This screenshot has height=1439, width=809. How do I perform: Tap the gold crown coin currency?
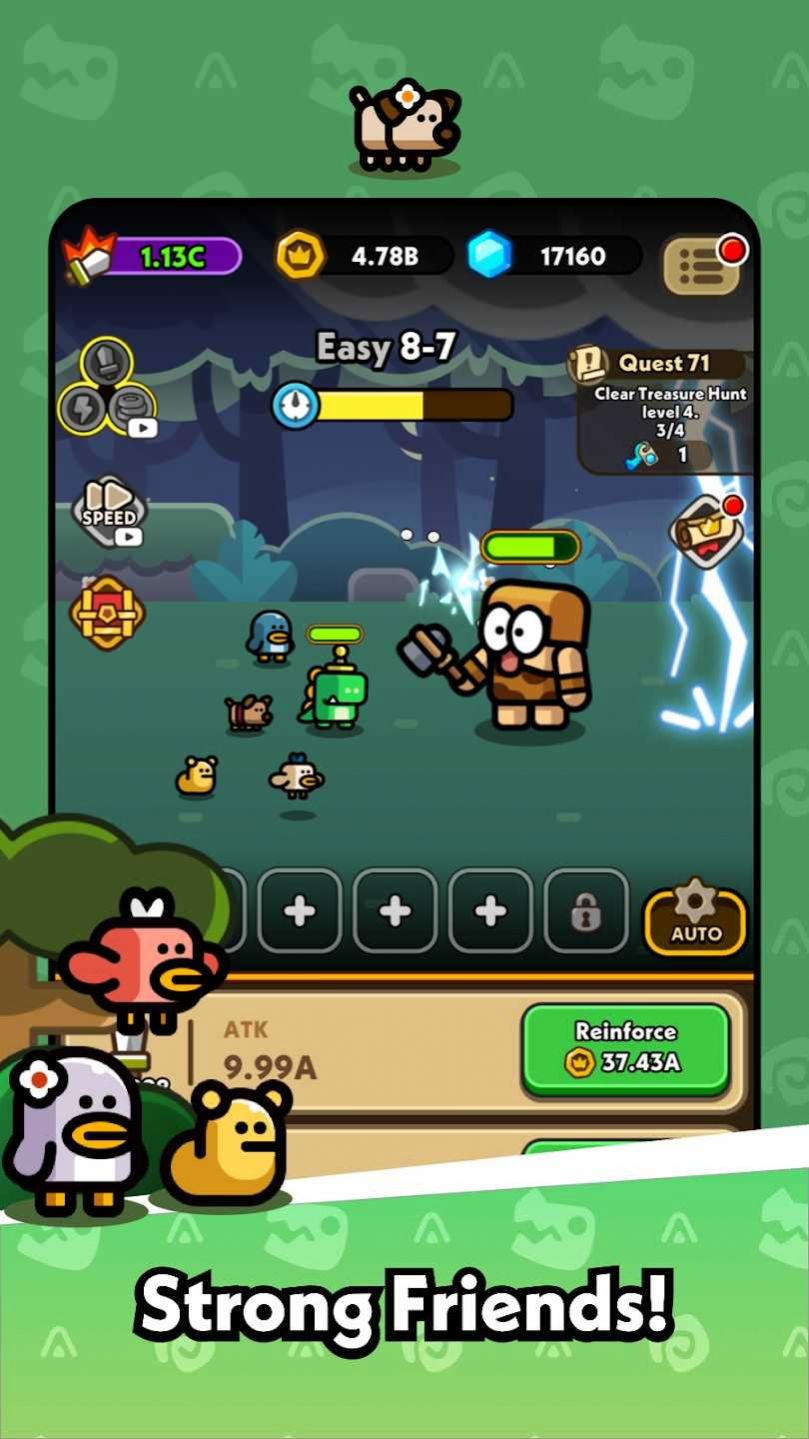(301, 256)
